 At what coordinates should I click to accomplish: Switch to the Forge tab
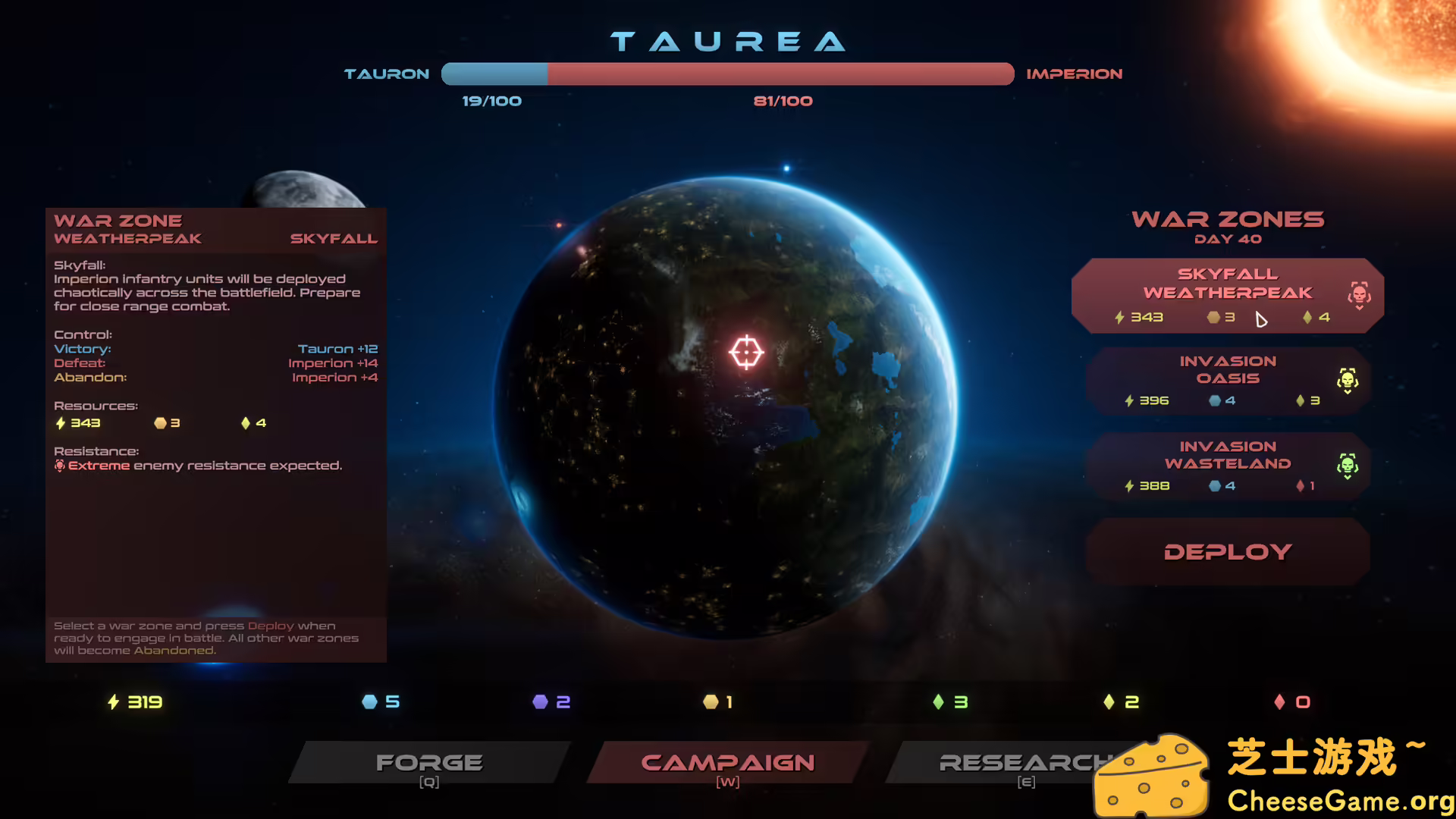429,762
